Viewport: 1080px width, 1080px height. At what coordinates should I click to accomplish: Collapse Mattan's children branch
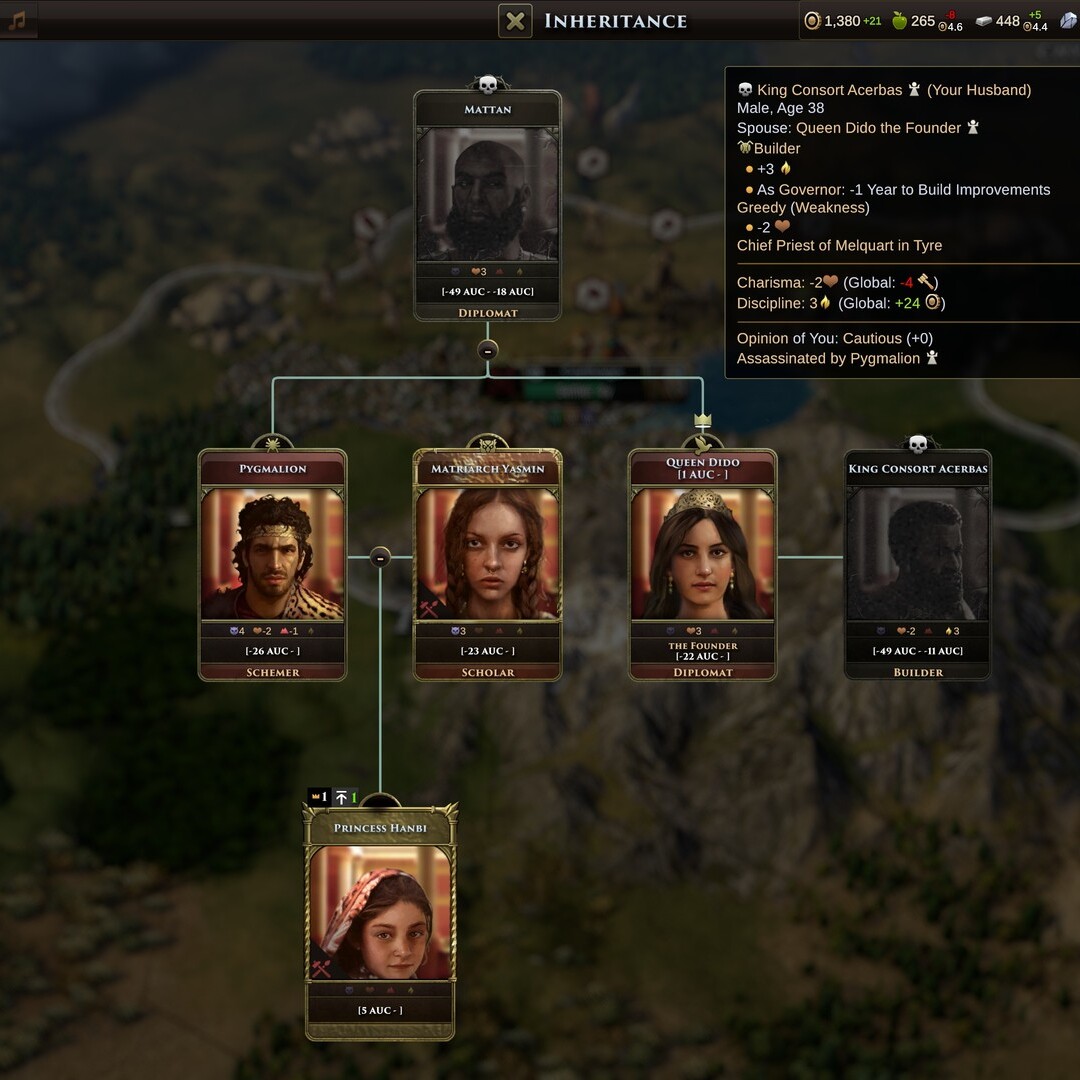pos(487,350)
